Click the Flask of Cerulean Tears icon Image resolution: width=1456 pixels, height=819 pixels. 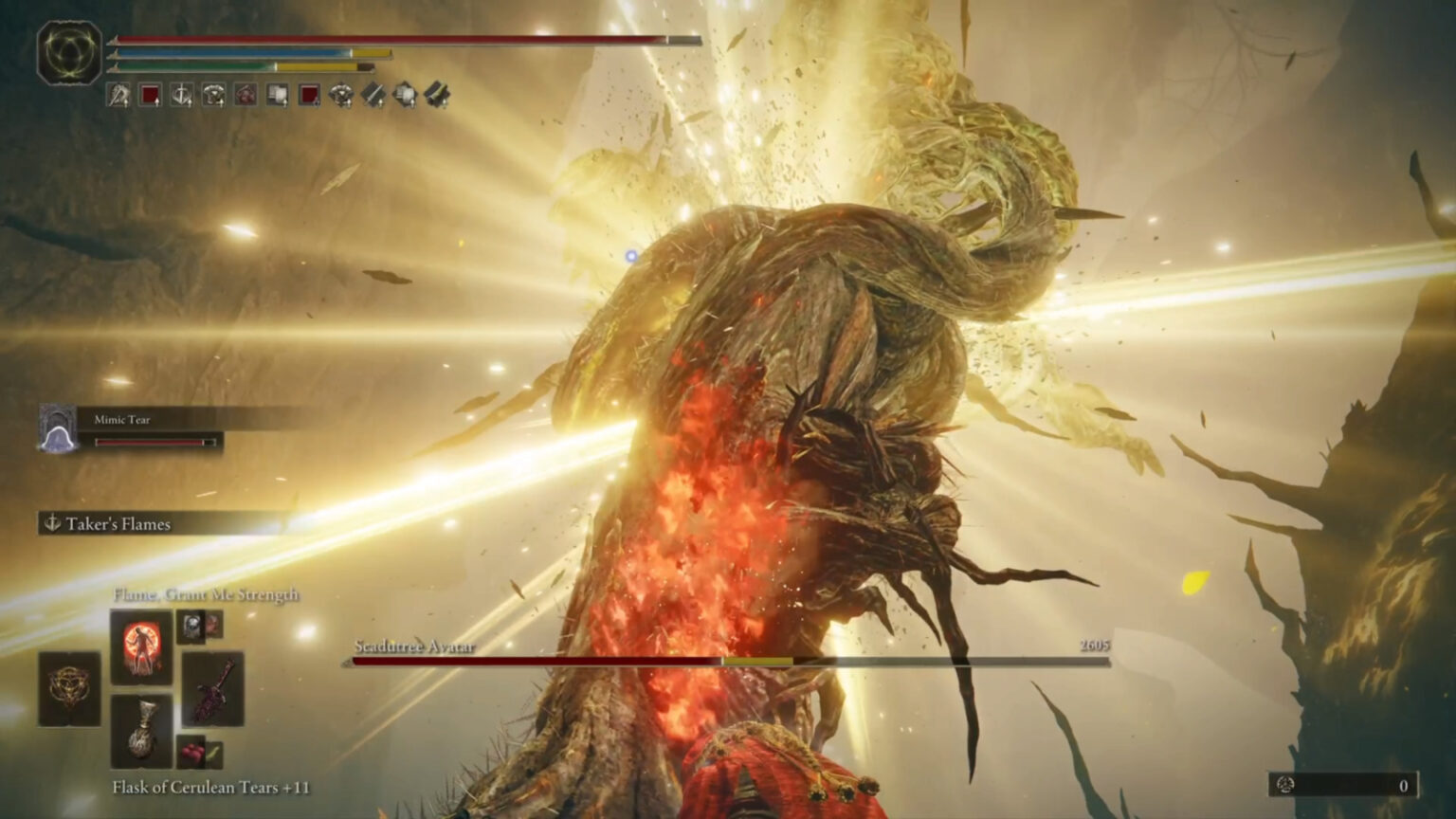pyautogui.click(x=144, y=730)
